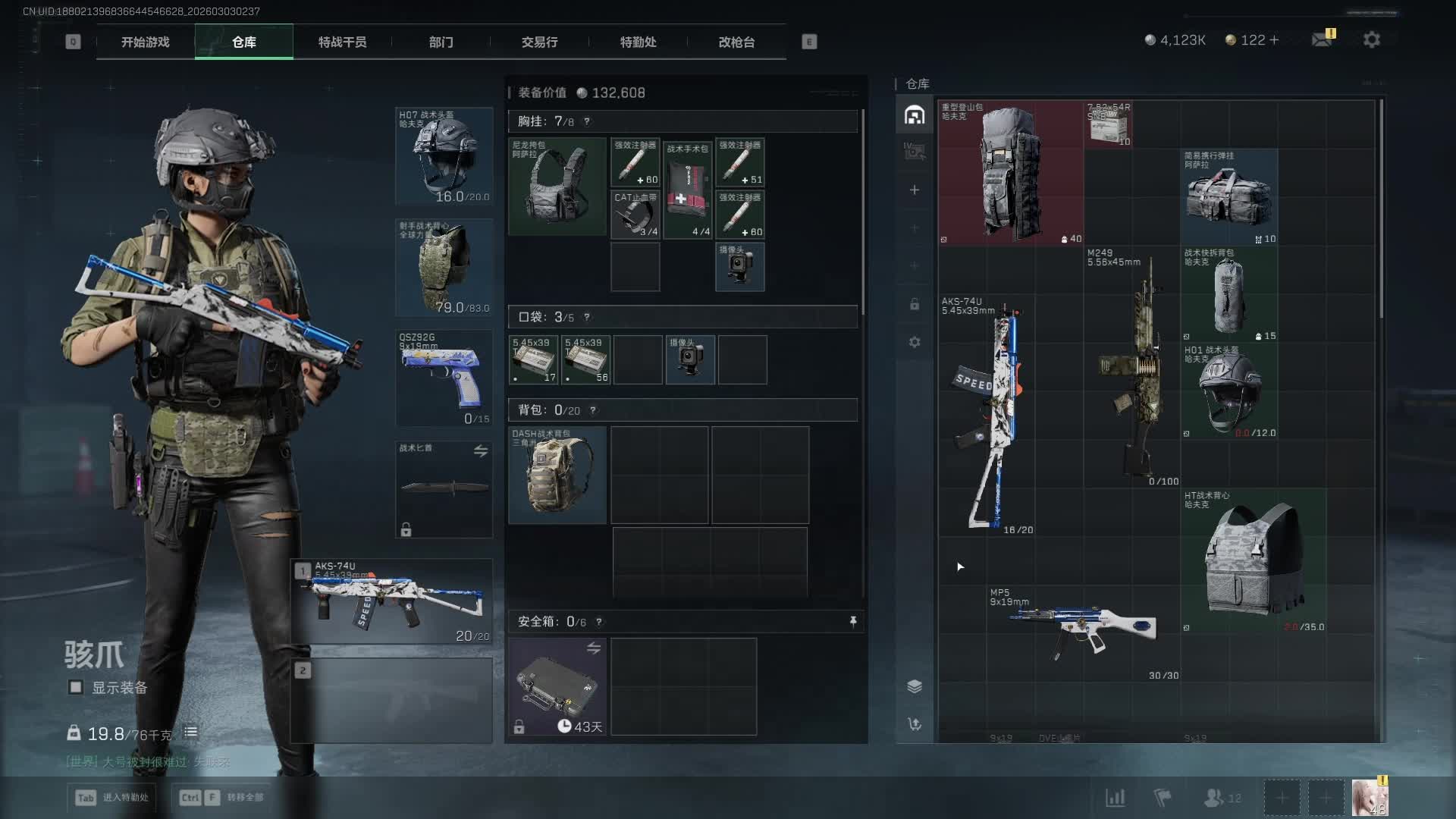
Task: Choose the 战术手术包 surgical kit item
Action: tap(688, 190)
